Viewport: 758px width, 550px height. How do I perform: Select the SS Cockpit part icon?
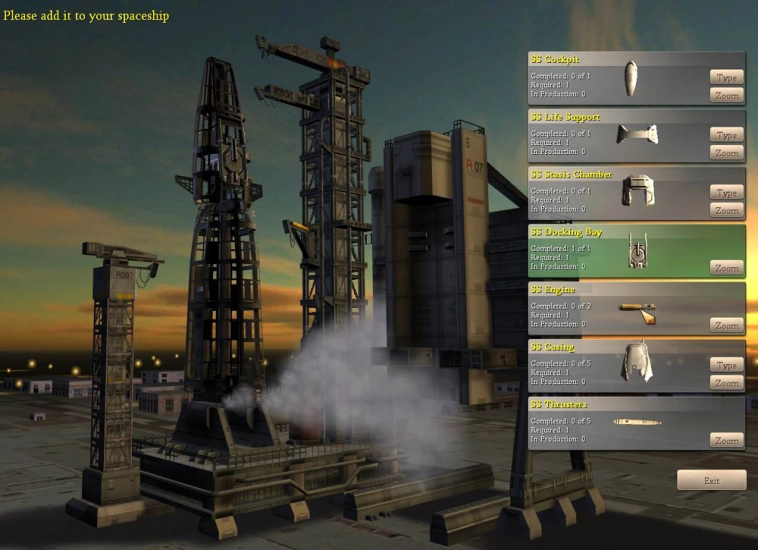(x=631, y=79)
